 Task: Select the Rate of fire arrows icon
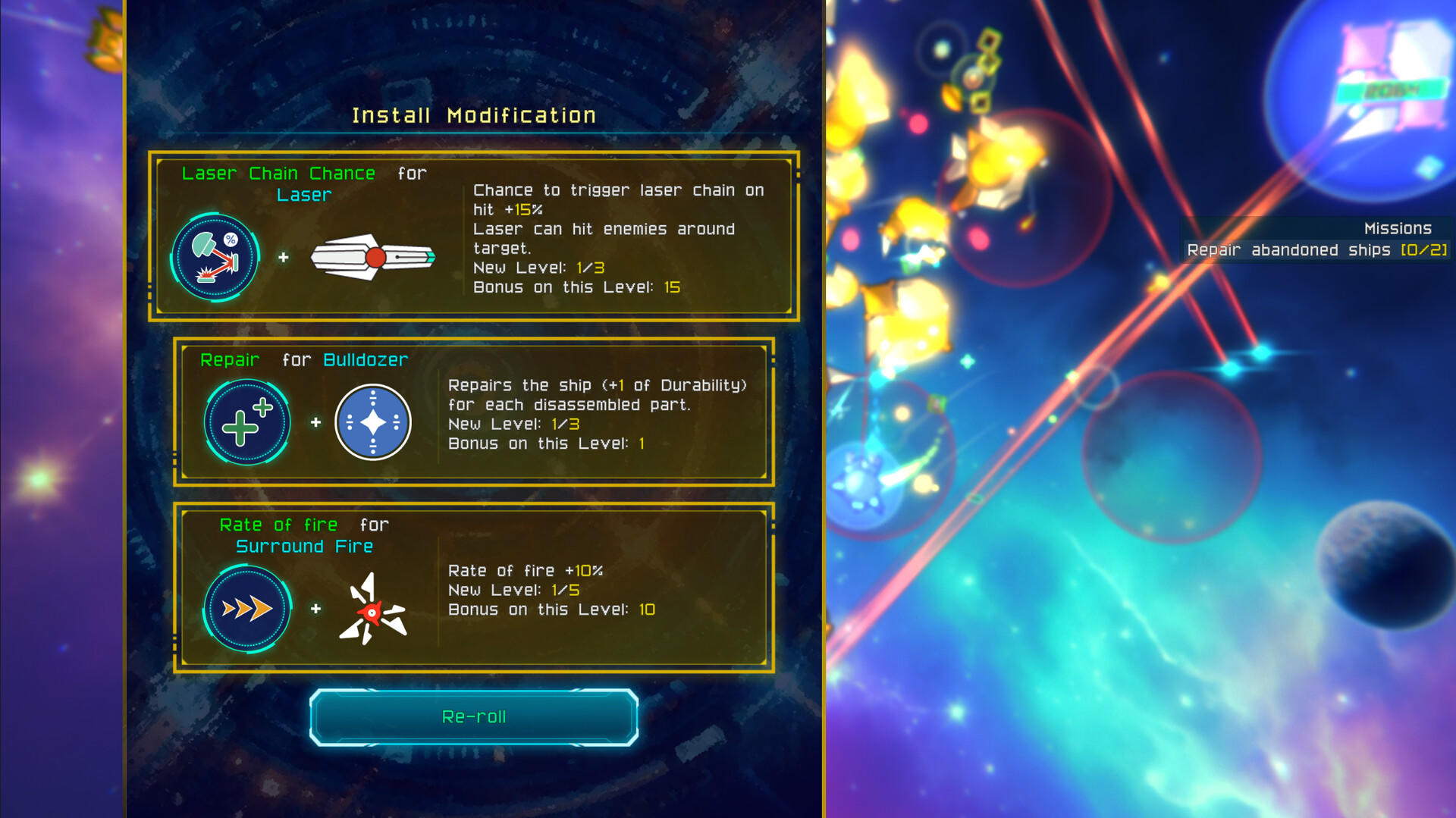point(246,606)
